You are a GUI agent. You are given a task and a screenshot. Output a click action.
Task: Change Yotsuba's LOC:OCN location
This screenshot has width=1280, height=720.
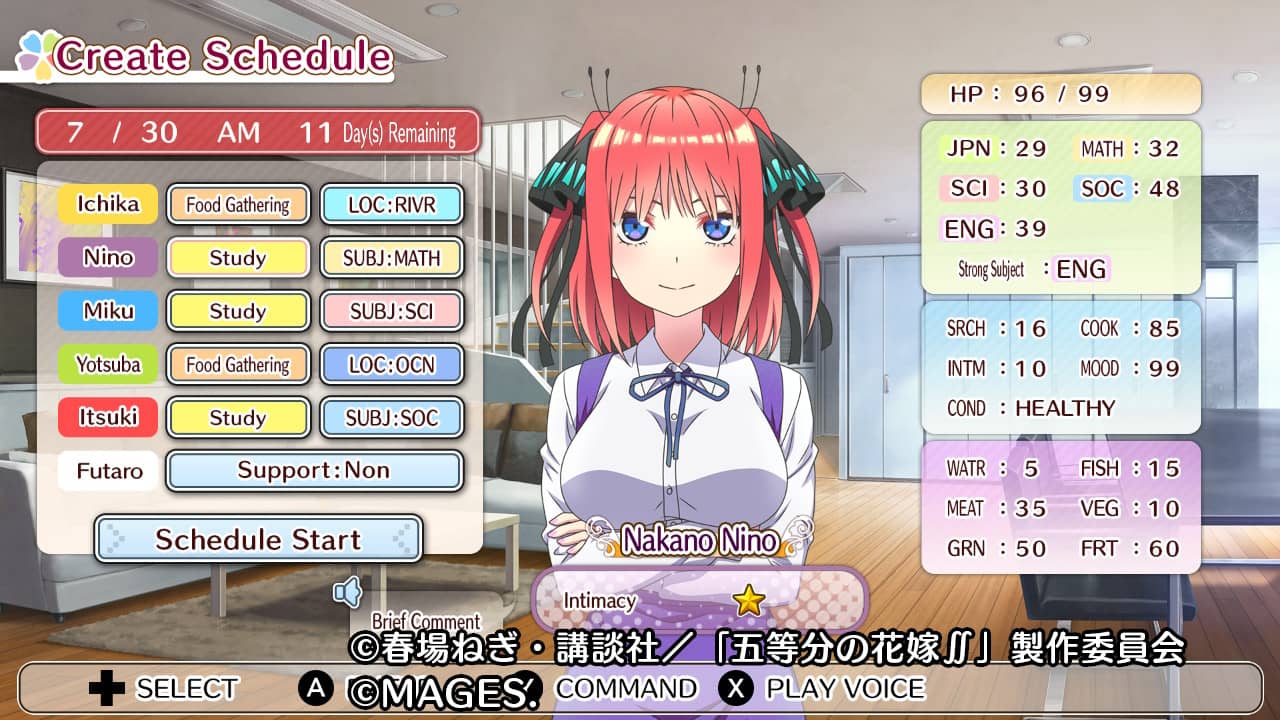point(392,364)
